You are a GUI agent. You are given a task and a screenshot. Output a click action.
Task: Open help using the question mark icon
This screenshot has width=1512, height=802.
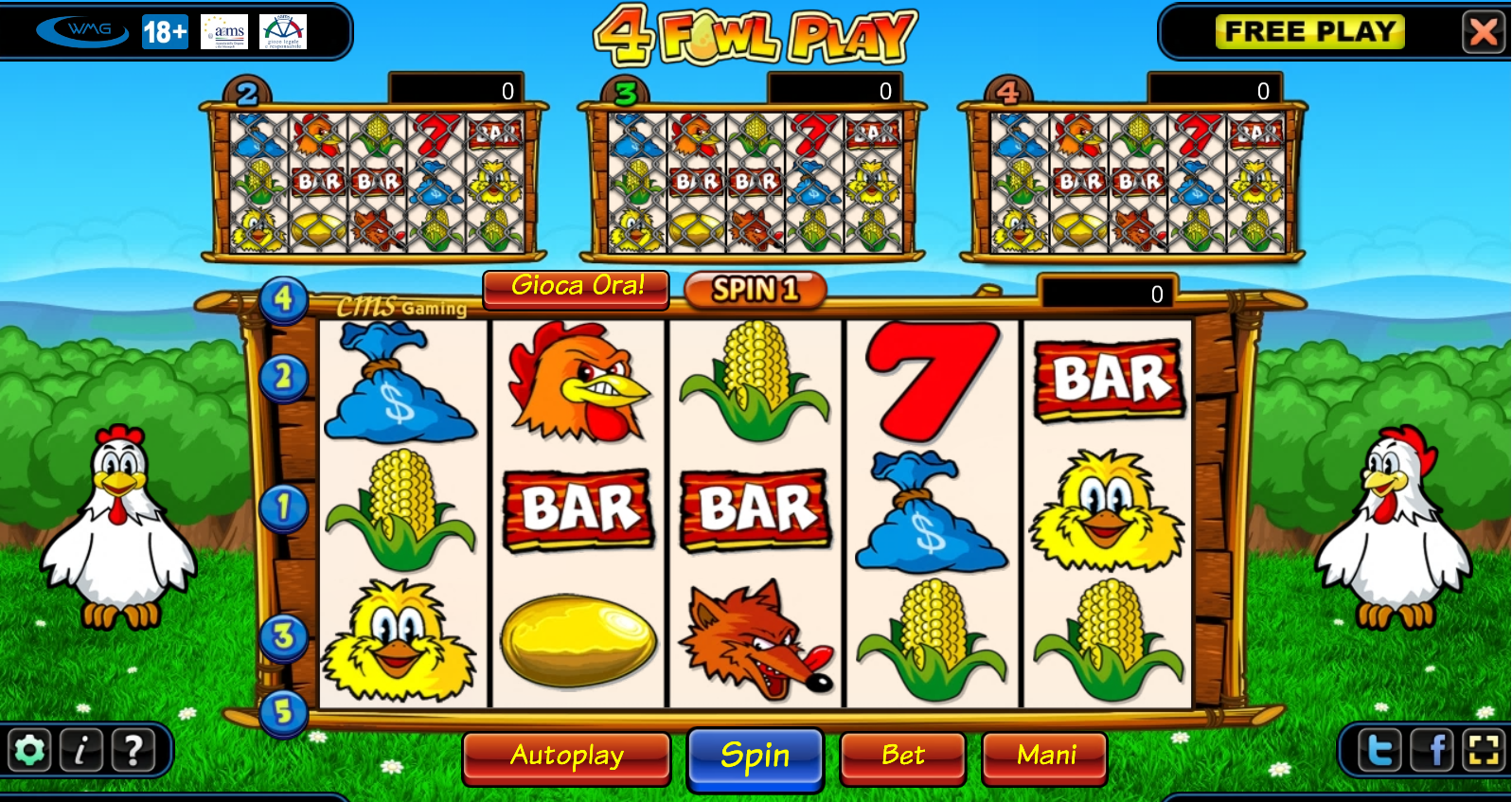tap(131, 751)
